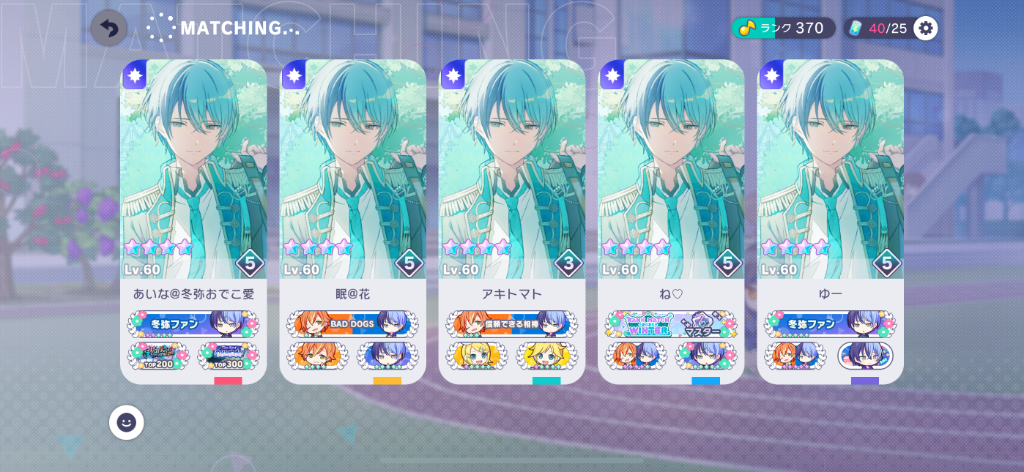Go back with the return arrow button
Image resolution: width=1024 pixels, height=472 pixels.
(x=109, y=28)
